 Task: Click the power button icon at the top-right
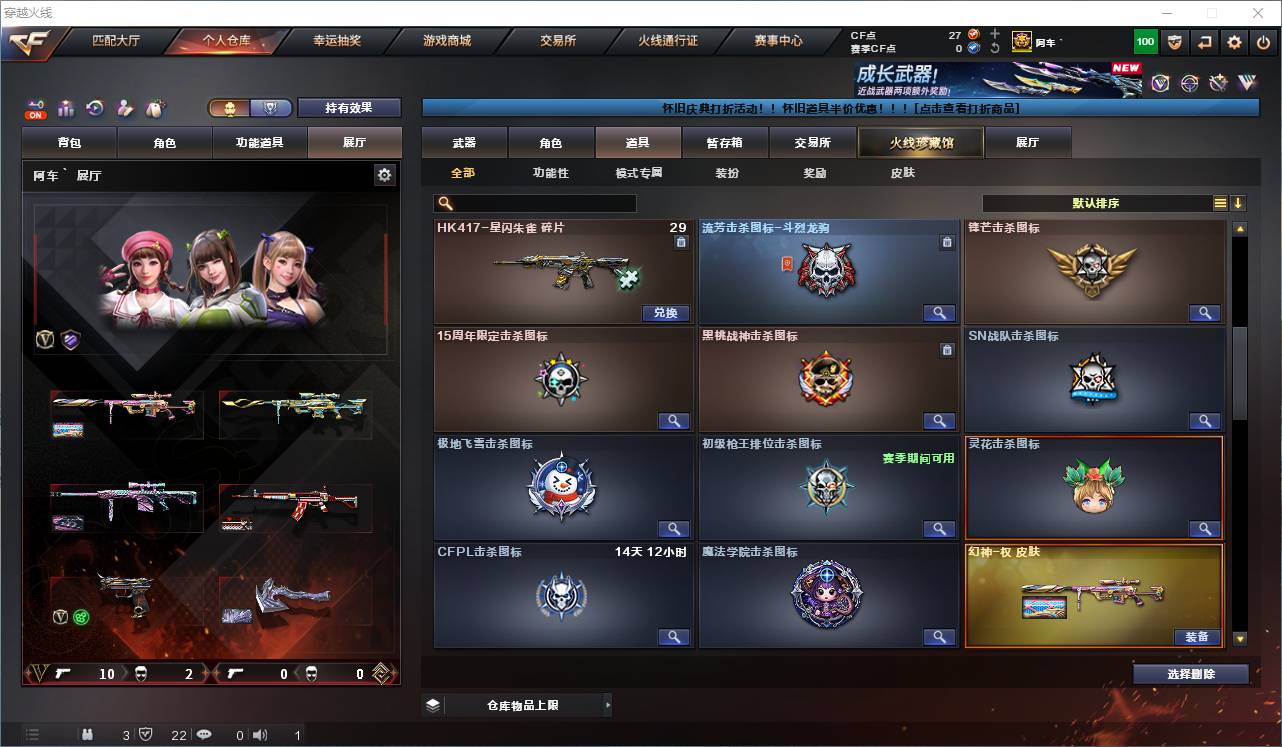1262,42
